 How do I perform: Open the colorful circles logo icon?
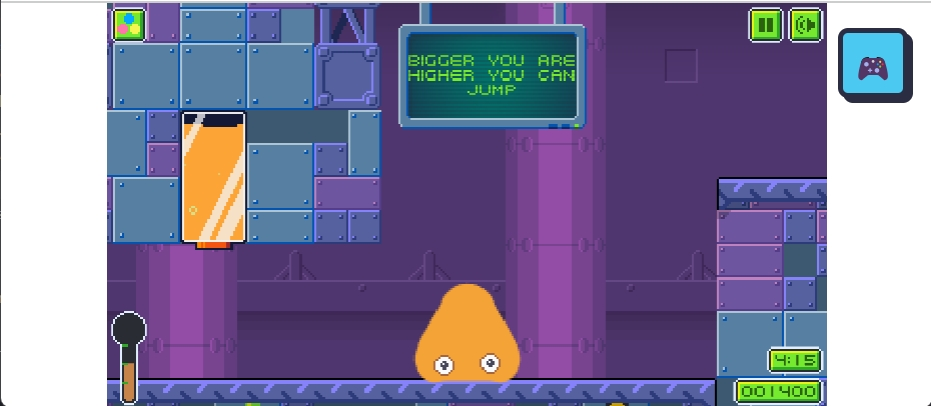[x=128, y=24]
